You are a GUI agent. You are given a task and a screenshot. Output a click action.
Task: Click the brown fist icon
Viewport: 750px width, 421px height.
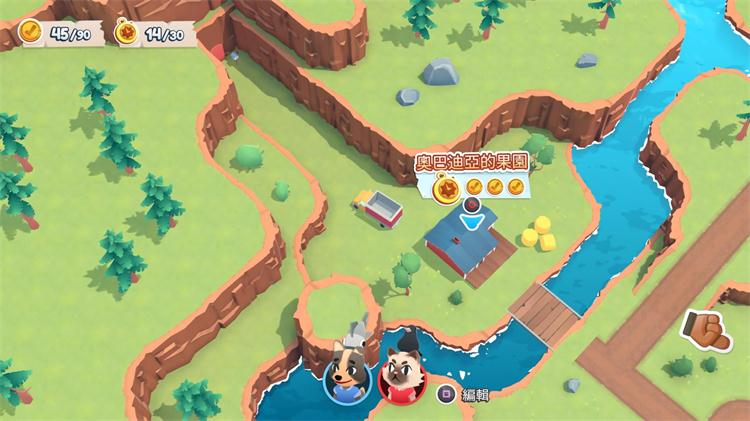(x=705, y=330)
